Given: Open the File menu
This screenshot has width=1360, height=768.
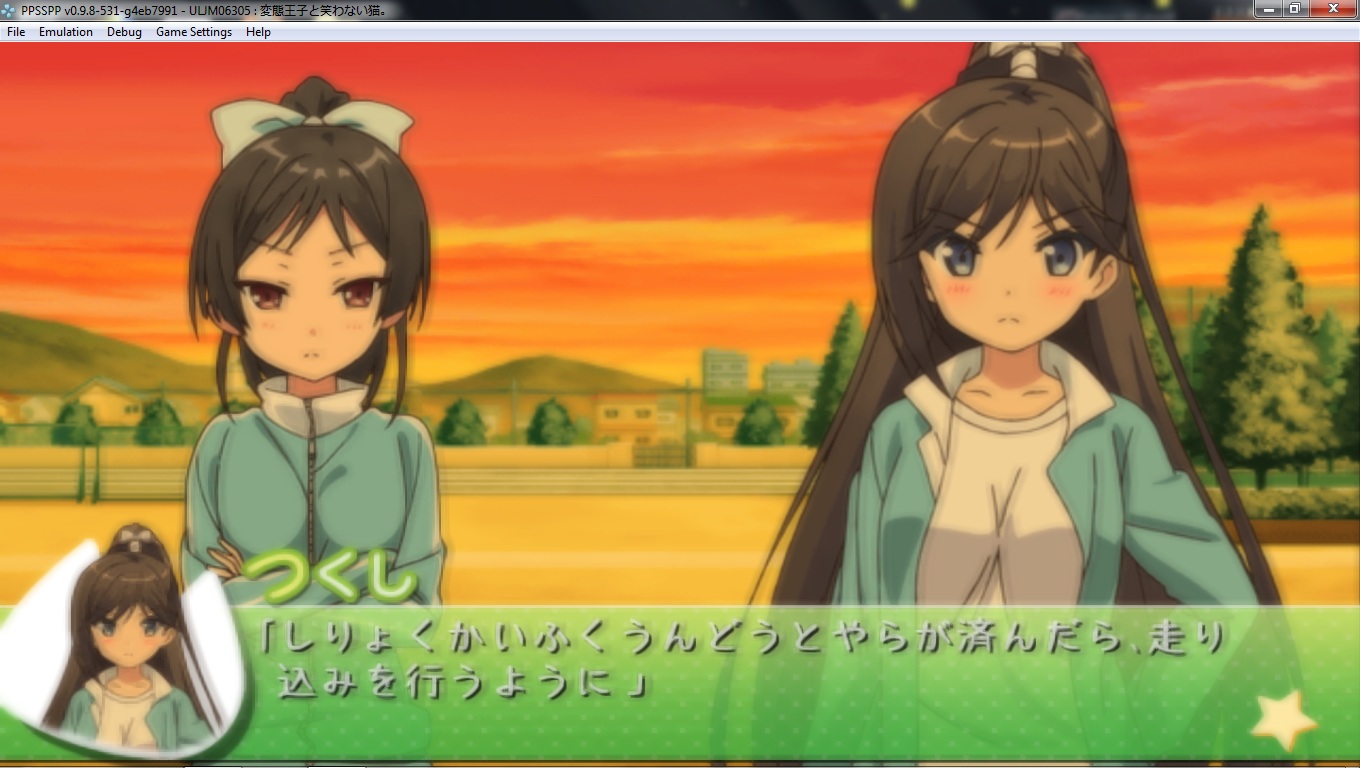Looking at the screenshot, I should [16, 32].
